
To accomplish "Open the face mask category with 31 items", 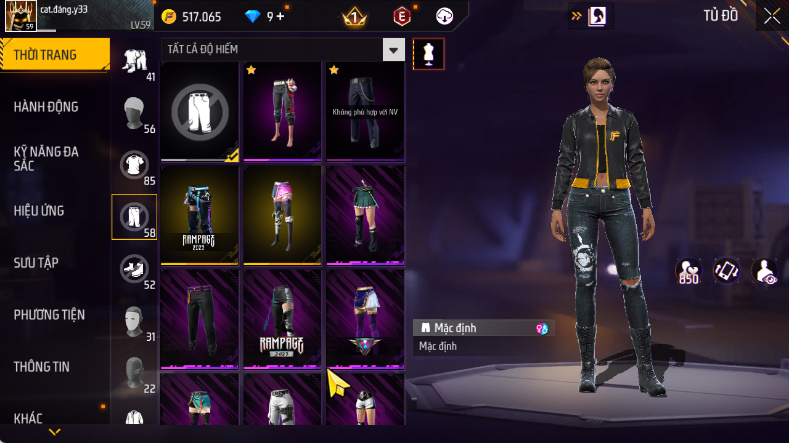I will tap(134, 322).
